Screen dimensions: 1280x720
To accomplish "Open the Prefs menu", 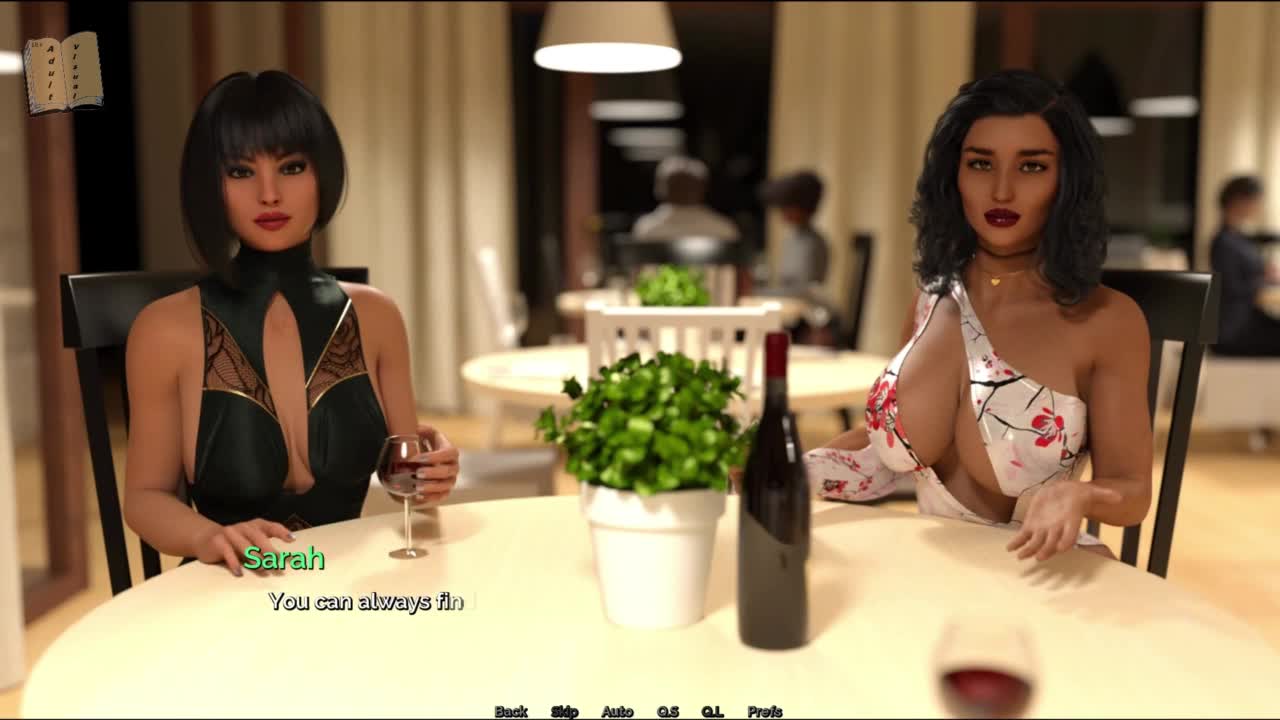I will click(x=765, y=711).
